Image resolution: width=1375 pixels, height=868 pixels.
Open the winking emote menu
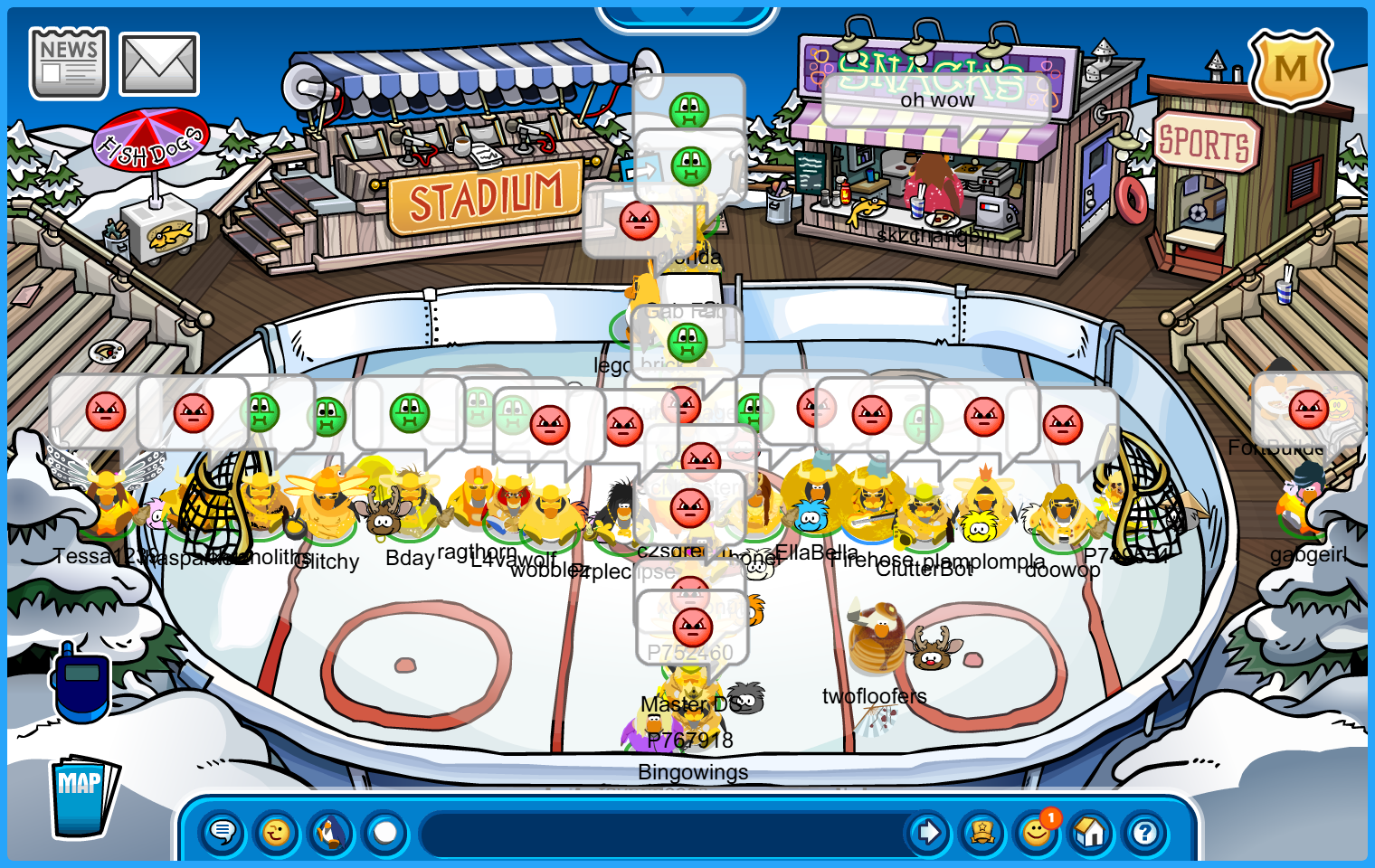[x=277, y=832]
